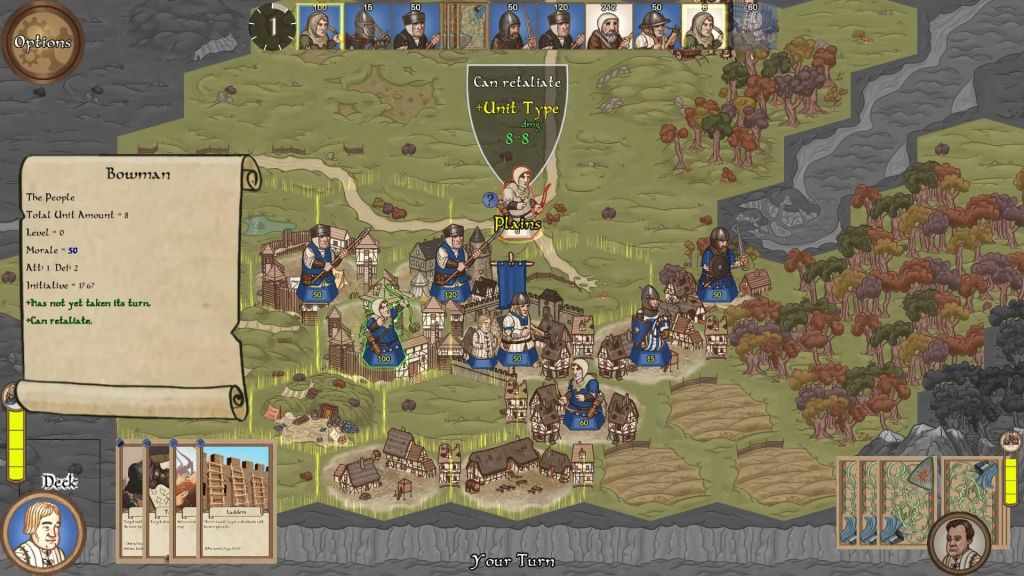Click the first turn-order portrait showing 100
Image resolution: width=1024 pixels, height=576 pixels.
click(x=319, y=28)
